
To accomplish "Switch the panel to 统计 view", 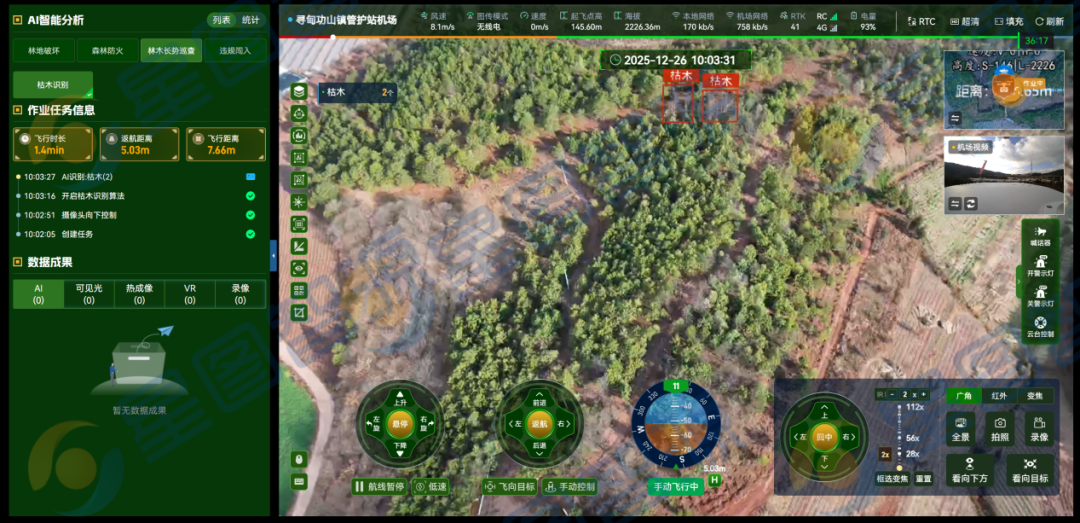I will click(250, 20).
